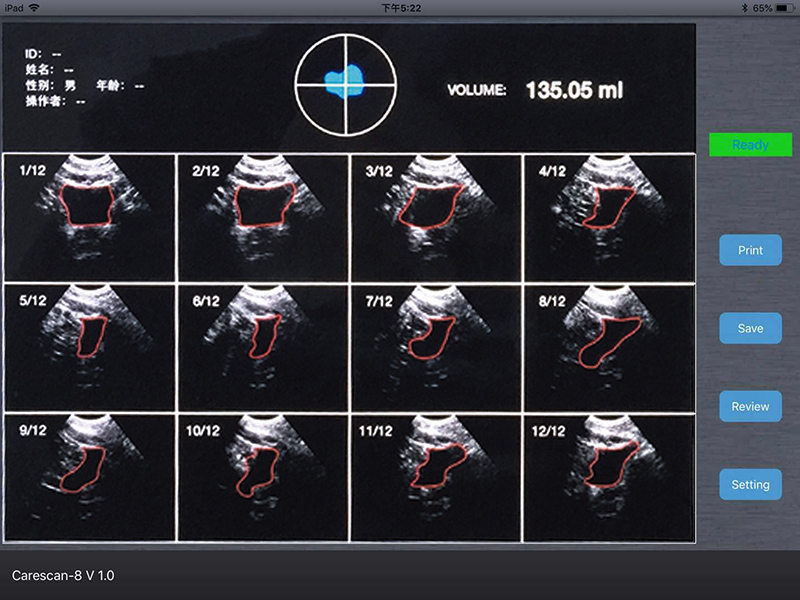
Task: View ultrasound slice 7/12
Action: pos(436,347)
